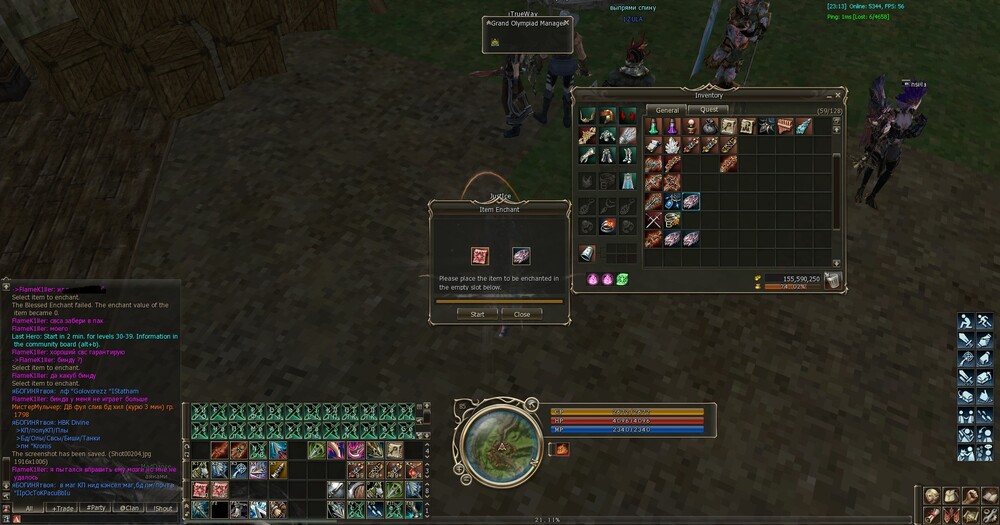This screenshot has height=525, width=1000.
Task: Open the #Party chat tab
Action: click(97, 508)
